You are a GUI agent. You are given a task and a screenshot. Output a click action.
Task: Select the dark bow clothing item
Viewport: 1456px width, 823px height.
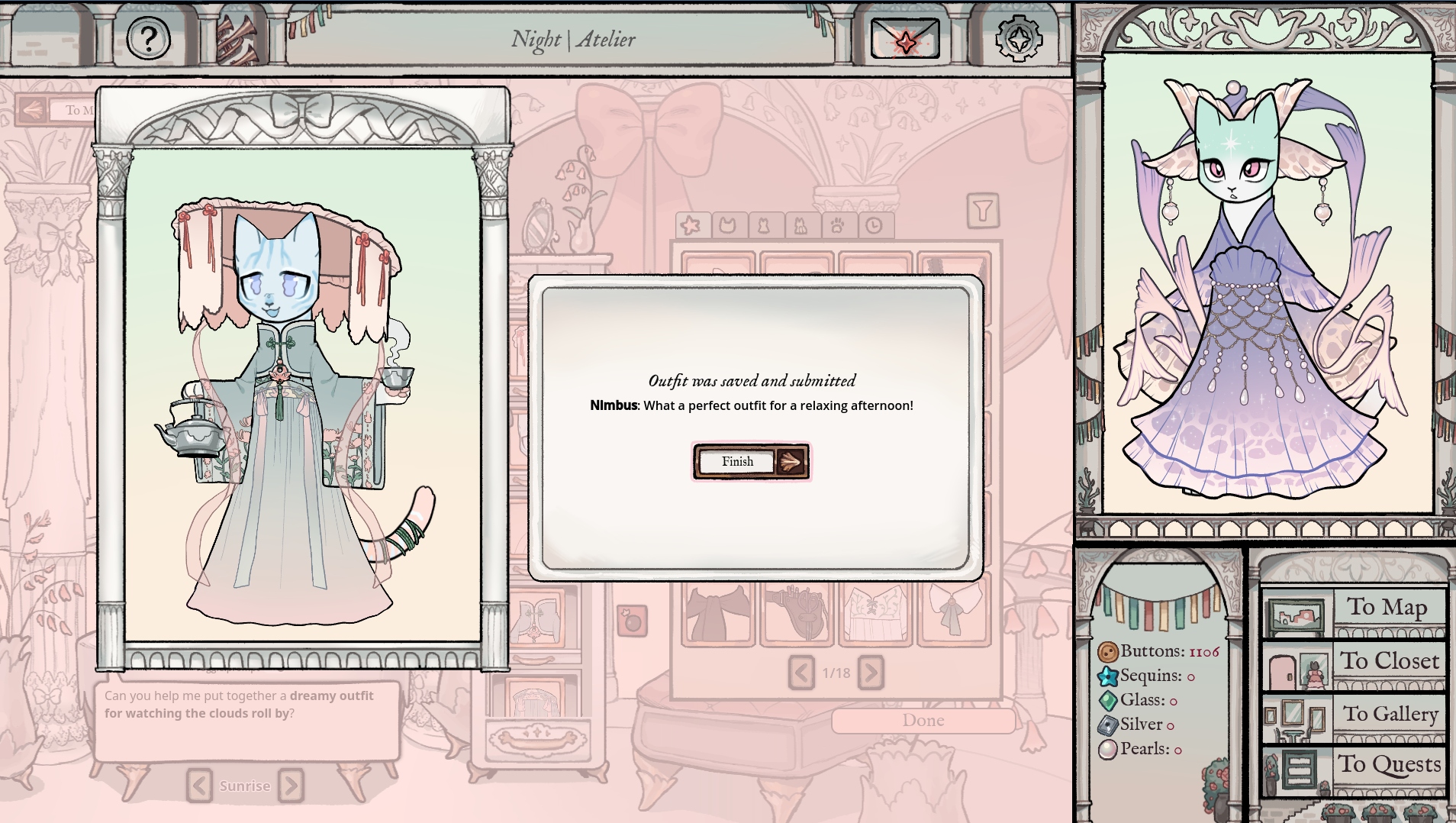[717, 612]
